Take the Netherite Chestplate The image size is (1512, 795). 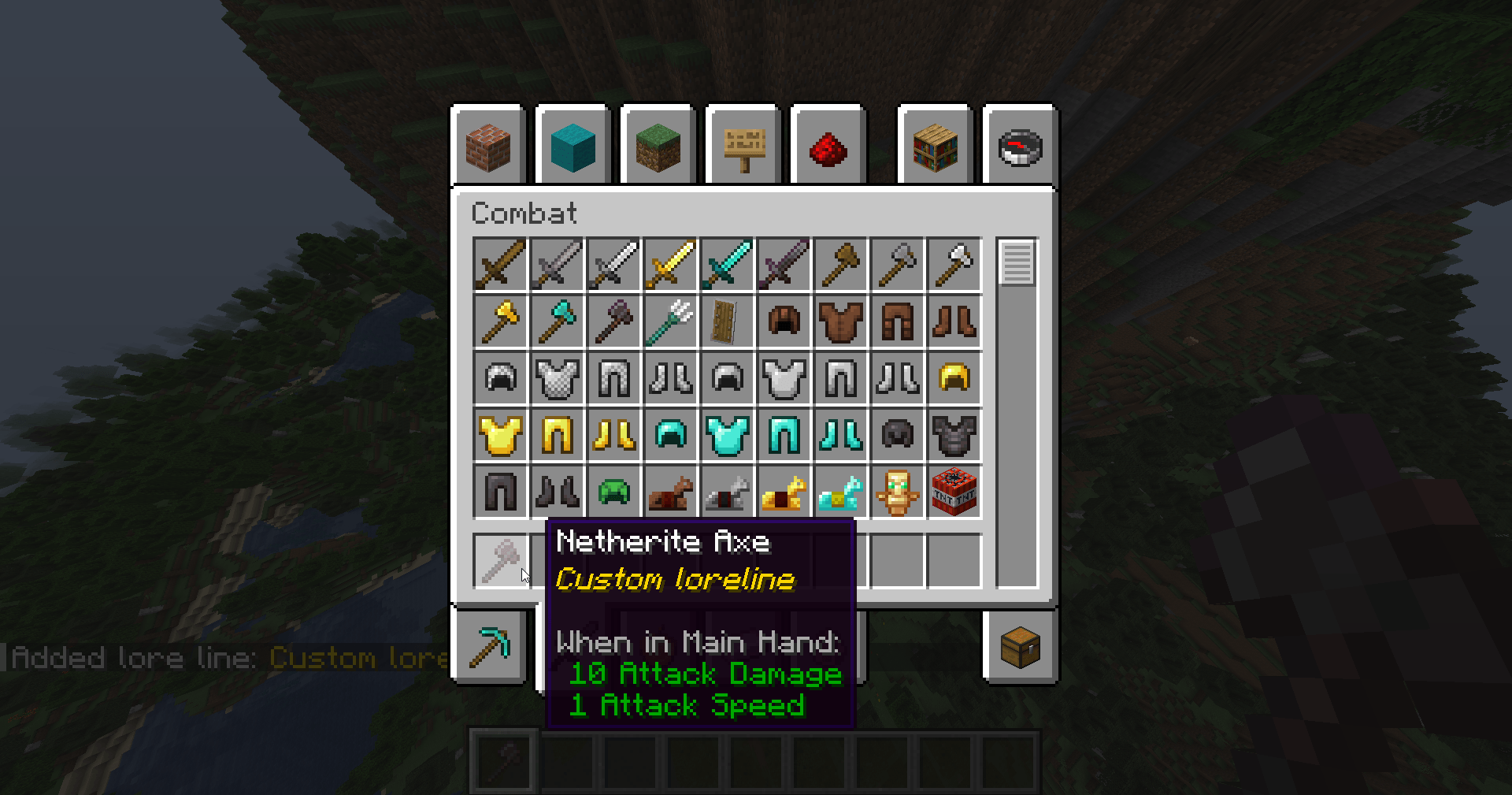coord(954,434)
